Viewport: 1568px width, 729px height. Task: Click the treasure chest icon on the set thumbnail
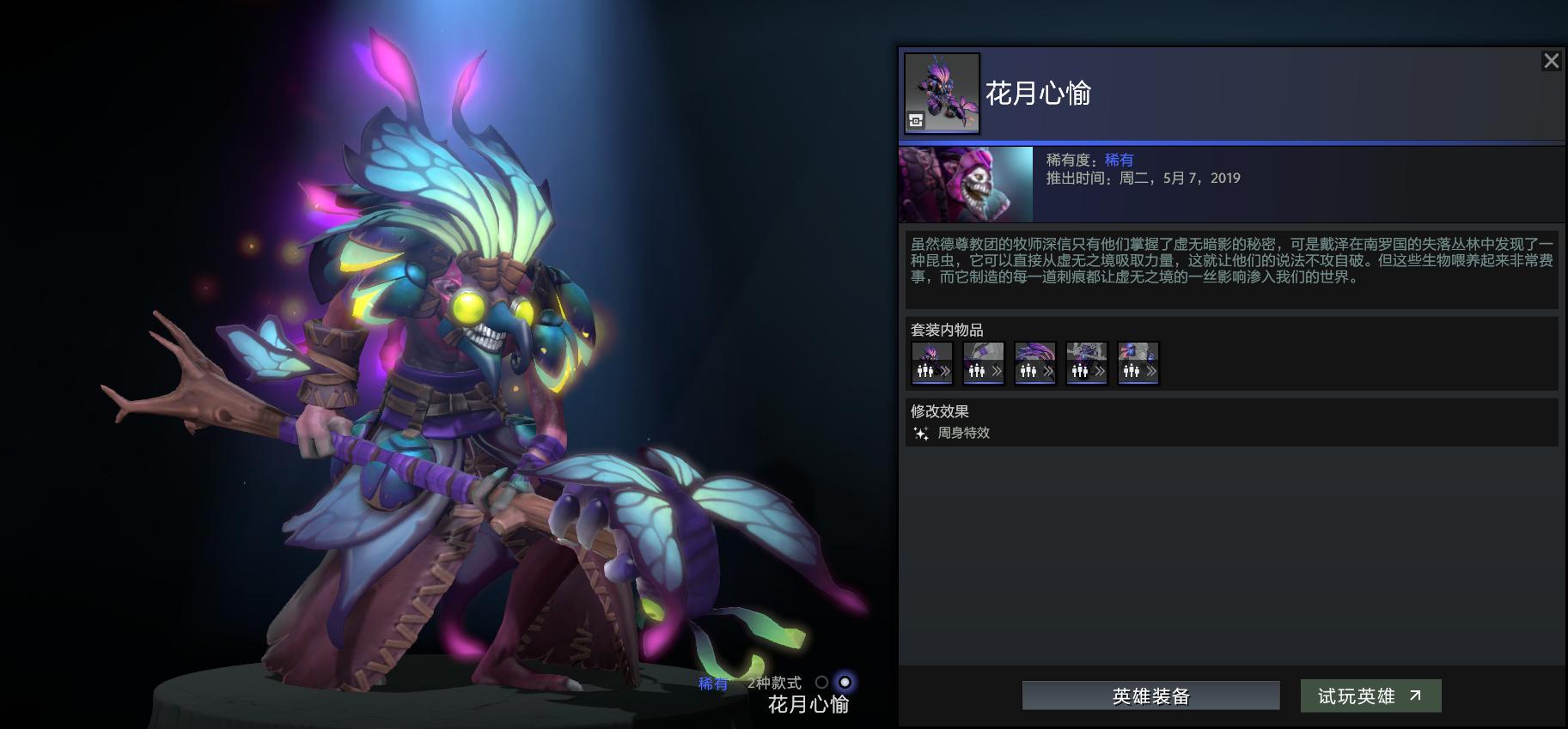[x=915, y=120]
